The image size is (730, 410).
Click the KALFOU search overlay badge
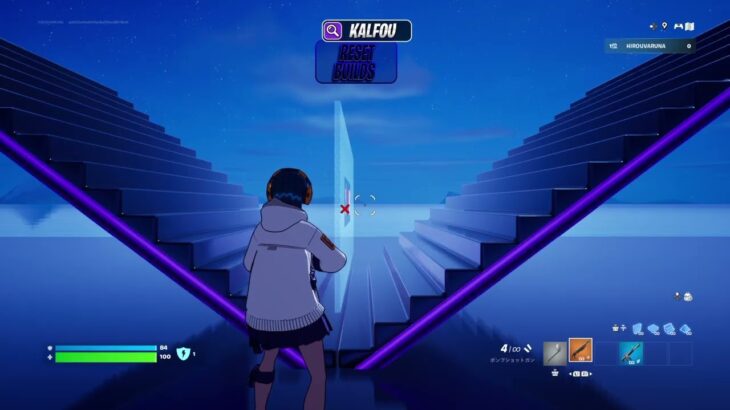tap(366, 31)
